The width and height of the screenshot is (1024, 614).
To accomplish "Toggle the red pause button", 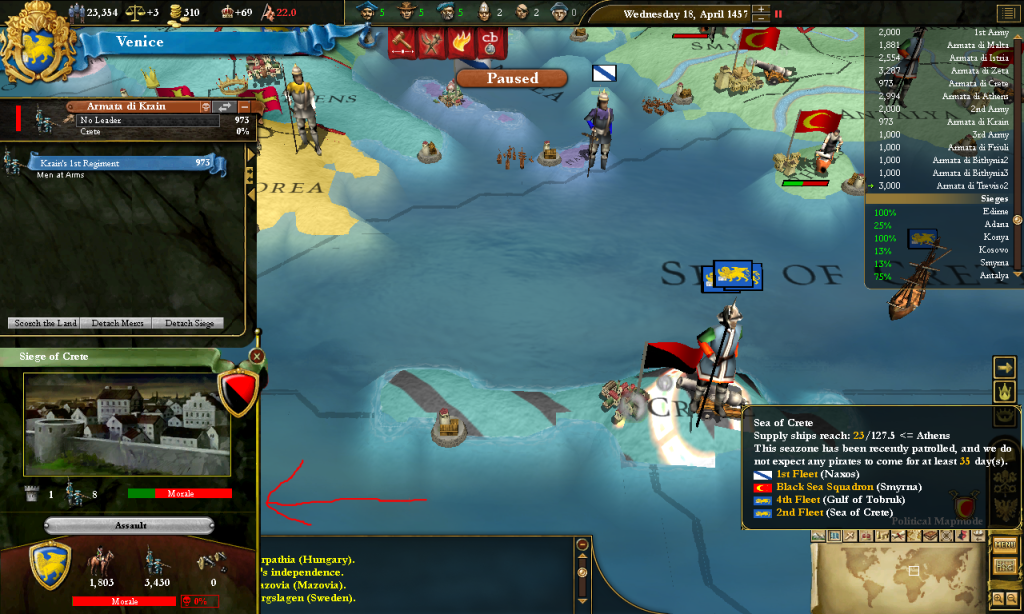I will [779, 14].
